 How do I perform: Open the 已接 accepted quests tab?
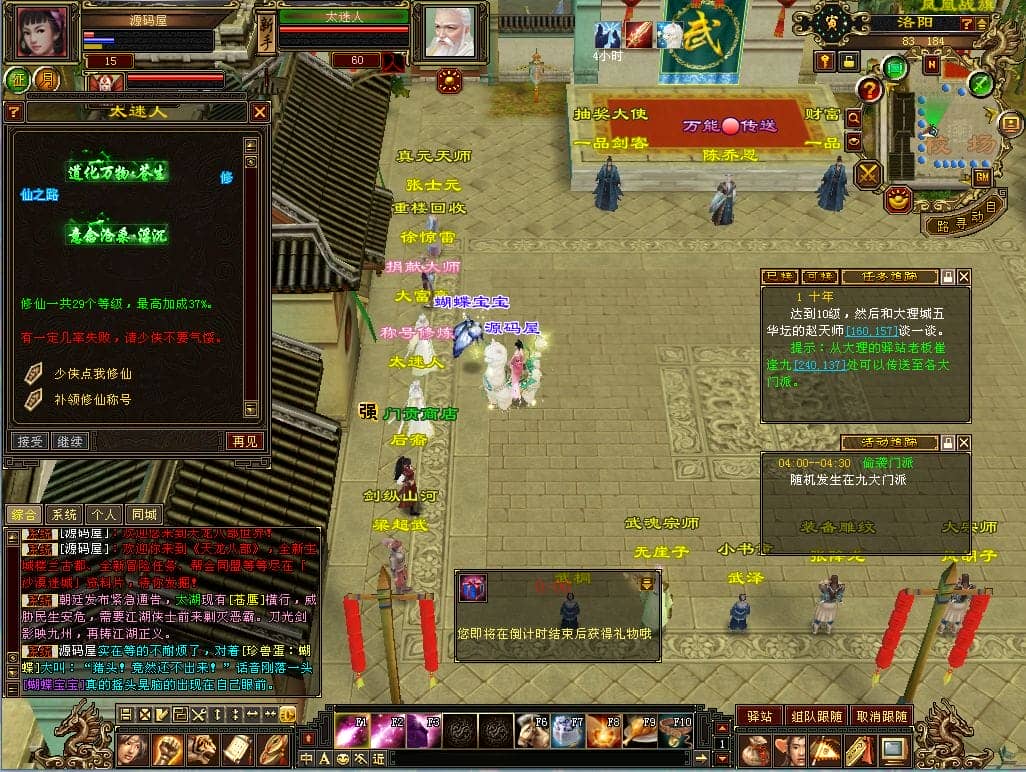(x=779, y=276)
